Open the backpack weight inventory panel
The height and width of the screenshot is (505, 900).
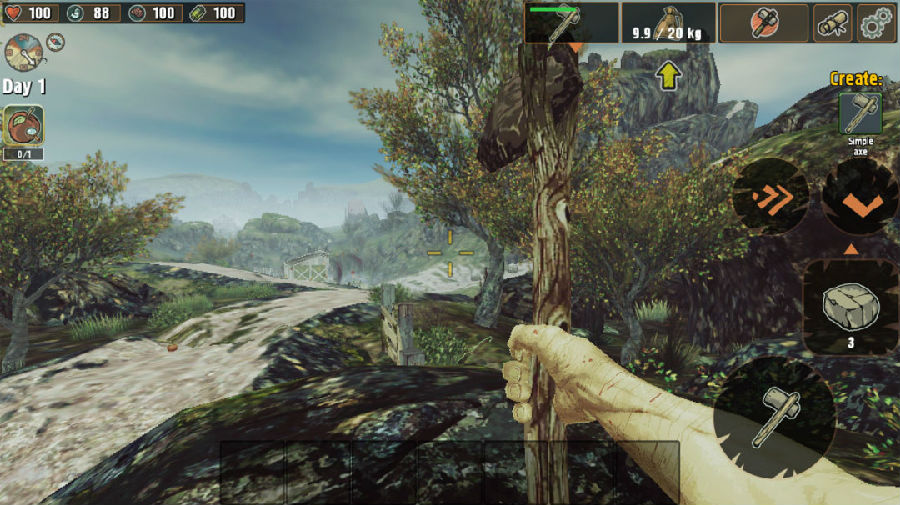(x=668, y=22)
